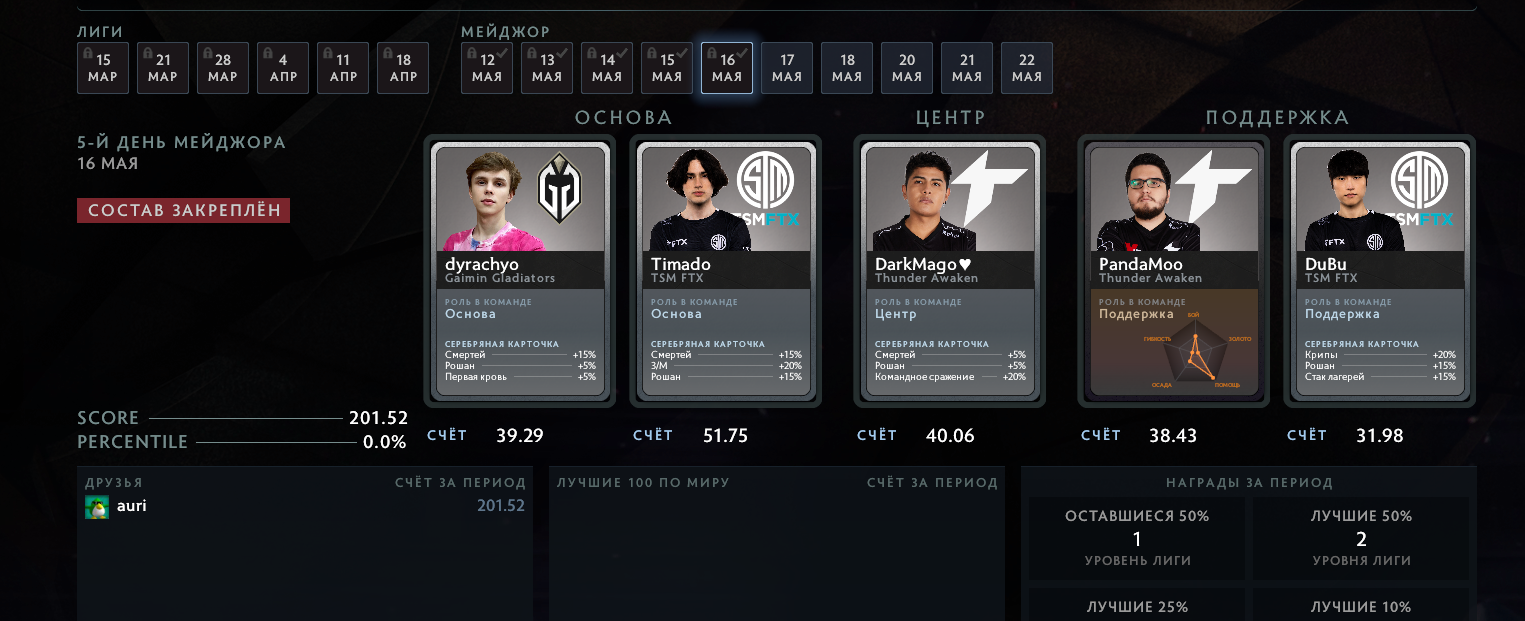Select the 21 May major day

[967, 68]
